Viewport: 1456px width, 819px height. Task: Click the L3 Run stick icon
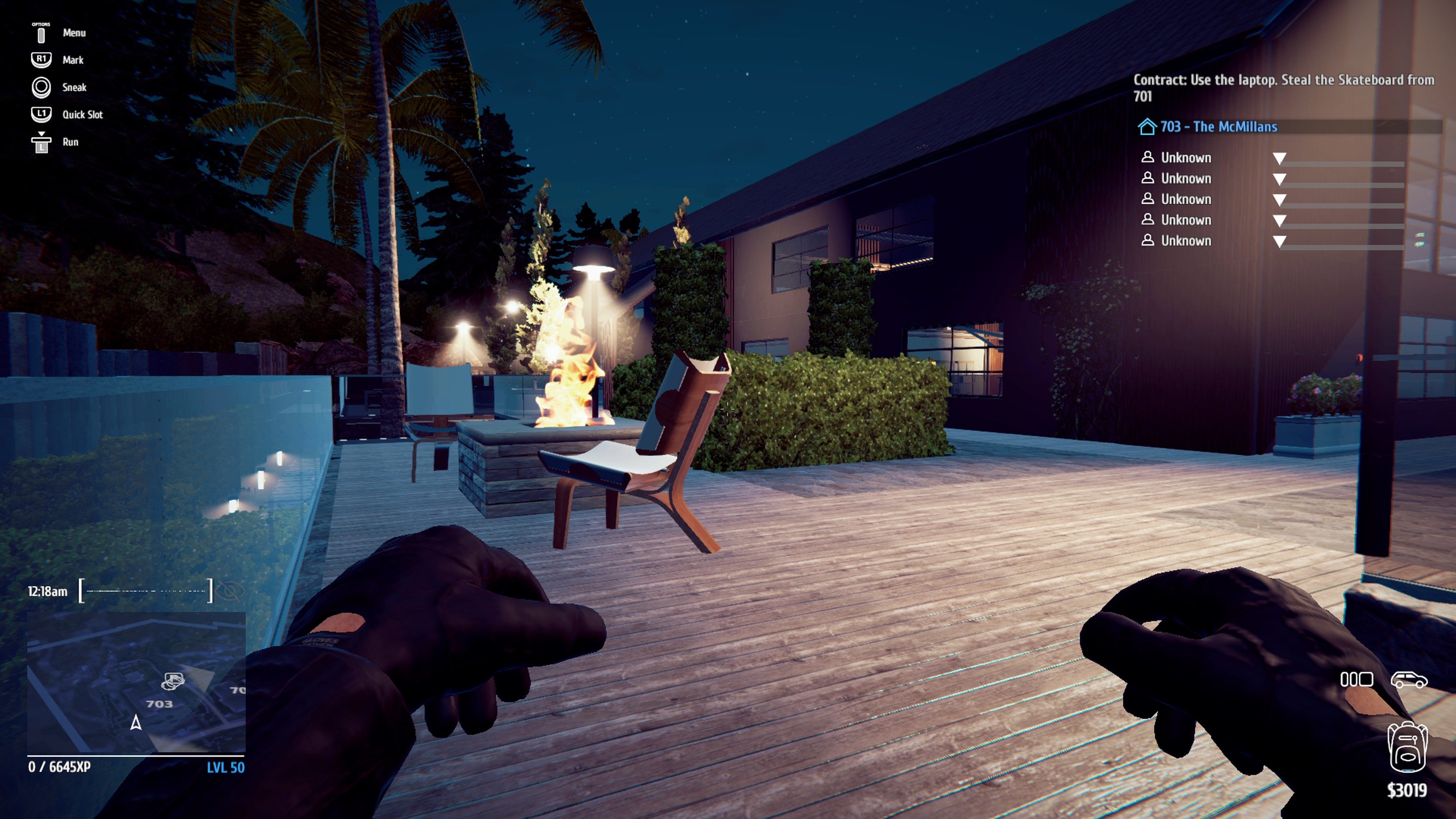(41, 141)
